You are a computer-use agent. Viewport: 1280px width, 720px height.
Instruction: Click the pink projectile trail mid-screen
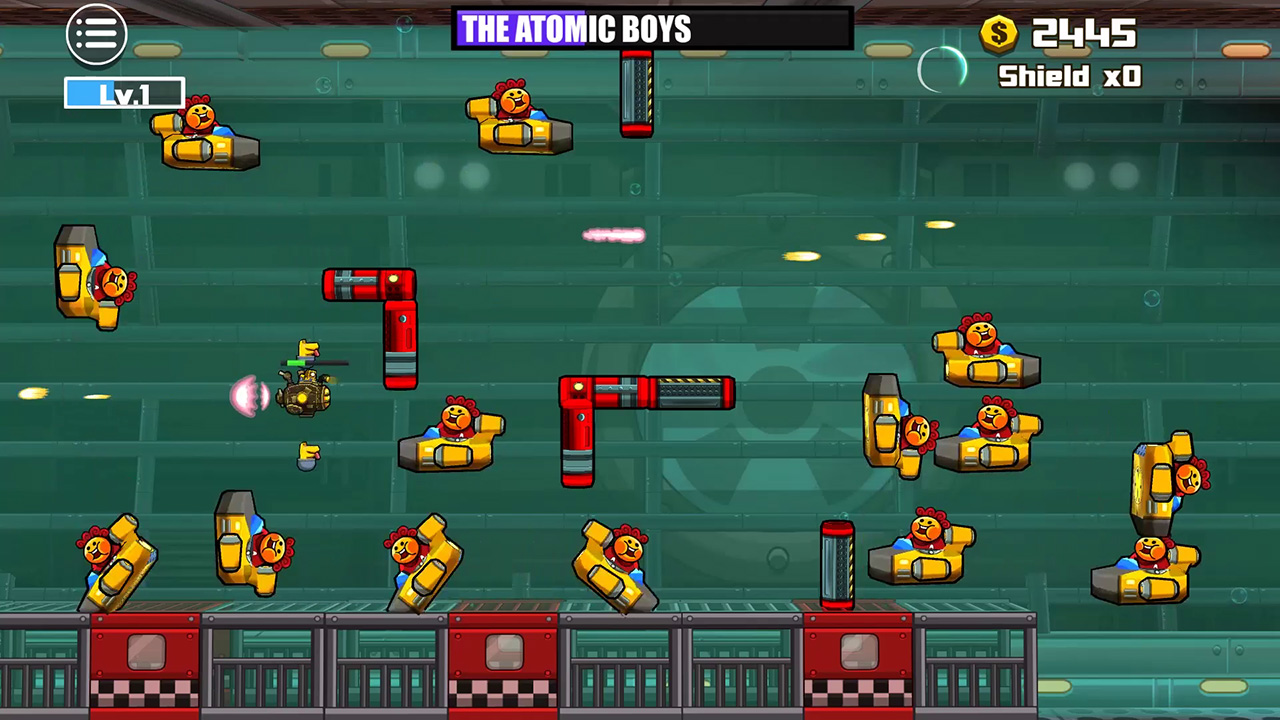click(x=615, y=235)
